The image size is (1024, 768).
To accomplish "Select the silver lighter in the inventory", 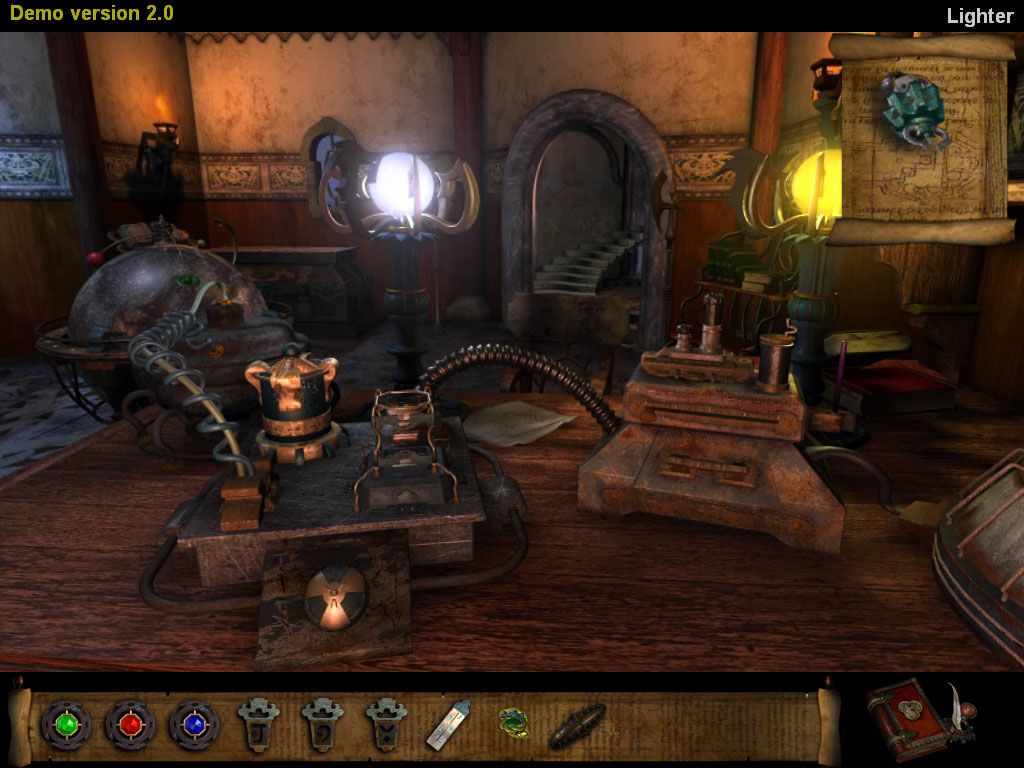I will (448, 724).
